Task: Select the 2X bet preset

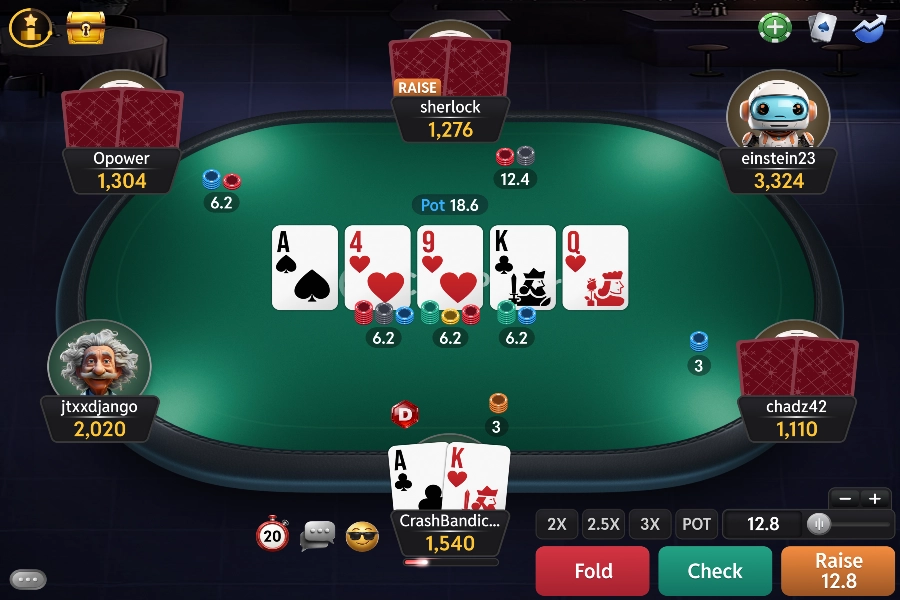Action: [557, 524]
